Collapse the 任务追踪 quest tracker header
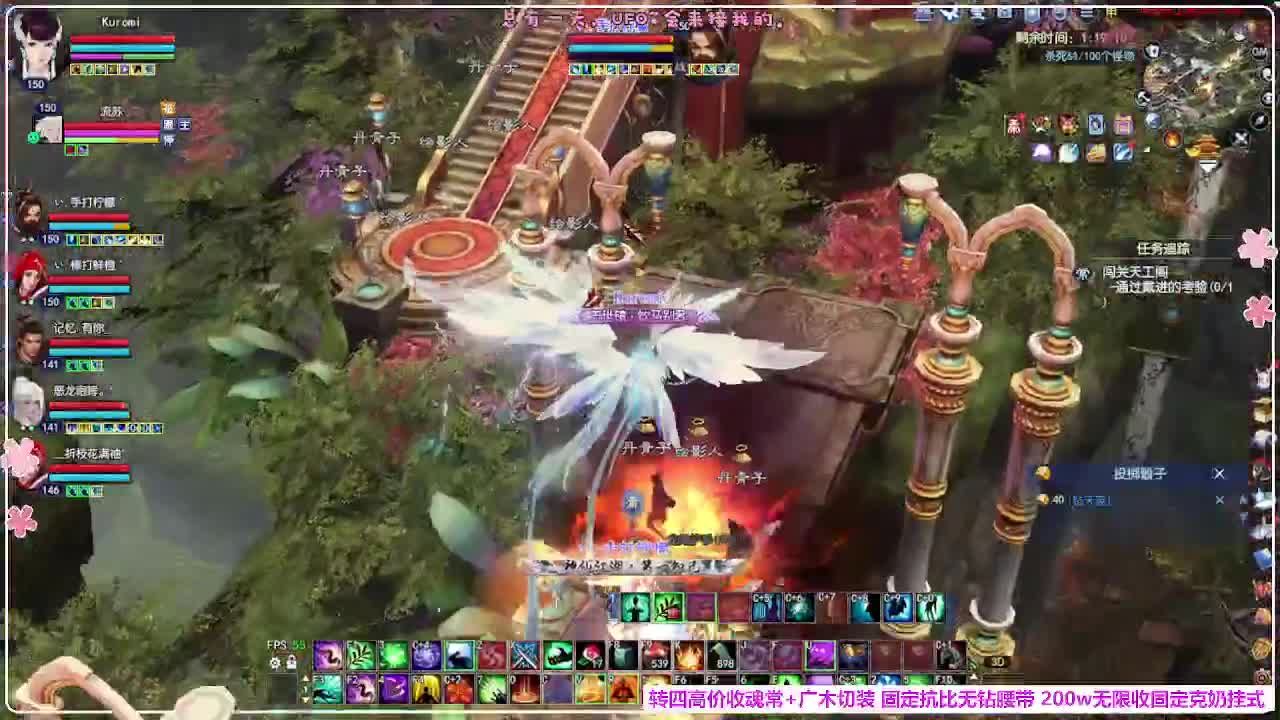 [x=1164, y=247]
